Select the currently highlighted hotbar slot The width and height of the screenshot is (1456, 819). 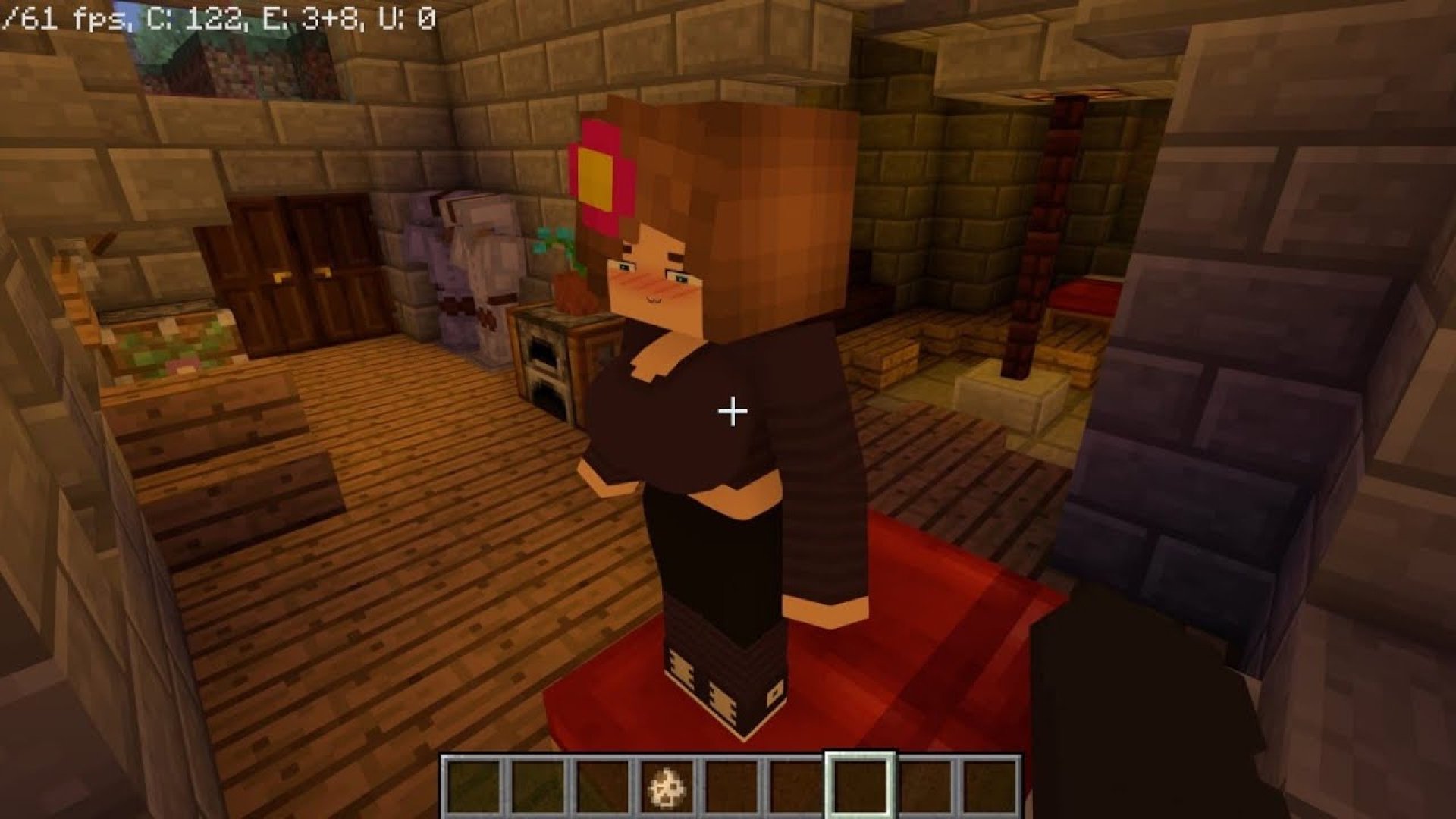[857, 786]
